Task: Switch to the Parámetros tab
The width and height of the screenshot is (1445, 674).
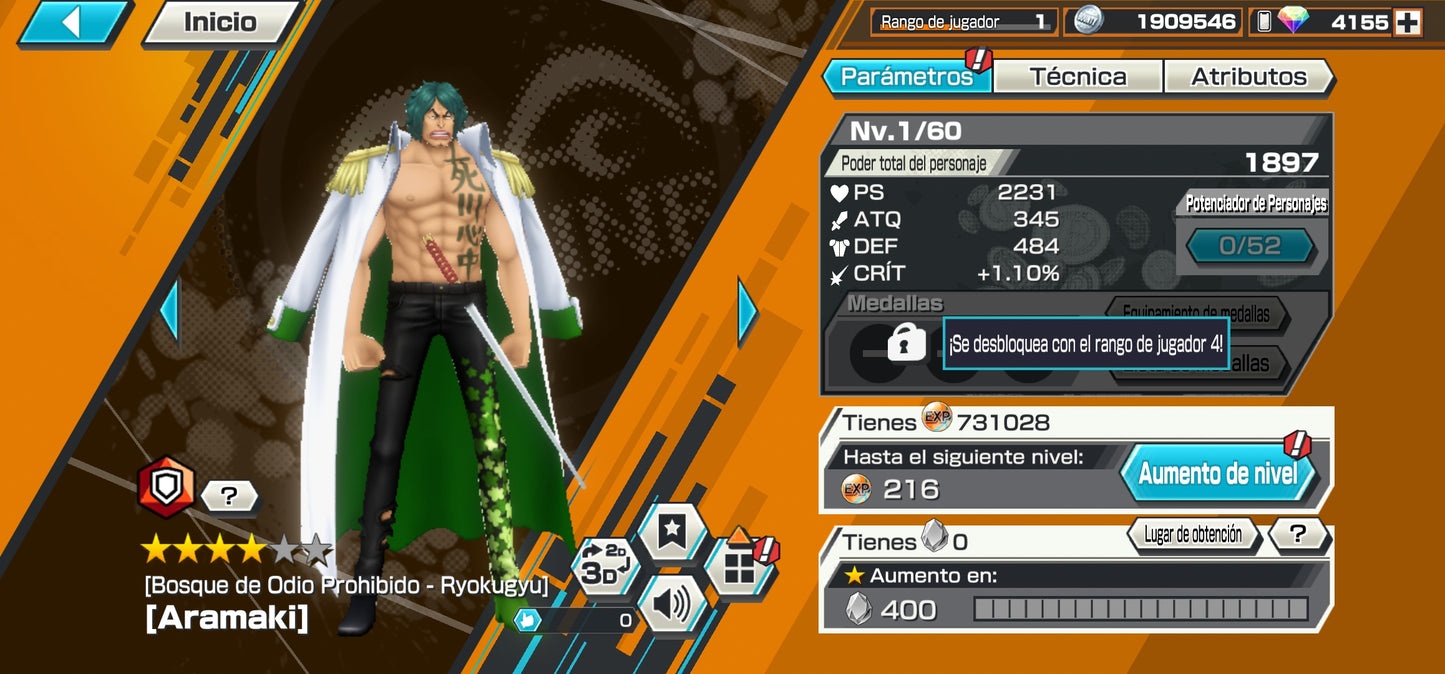Action: tap(906, 77)
